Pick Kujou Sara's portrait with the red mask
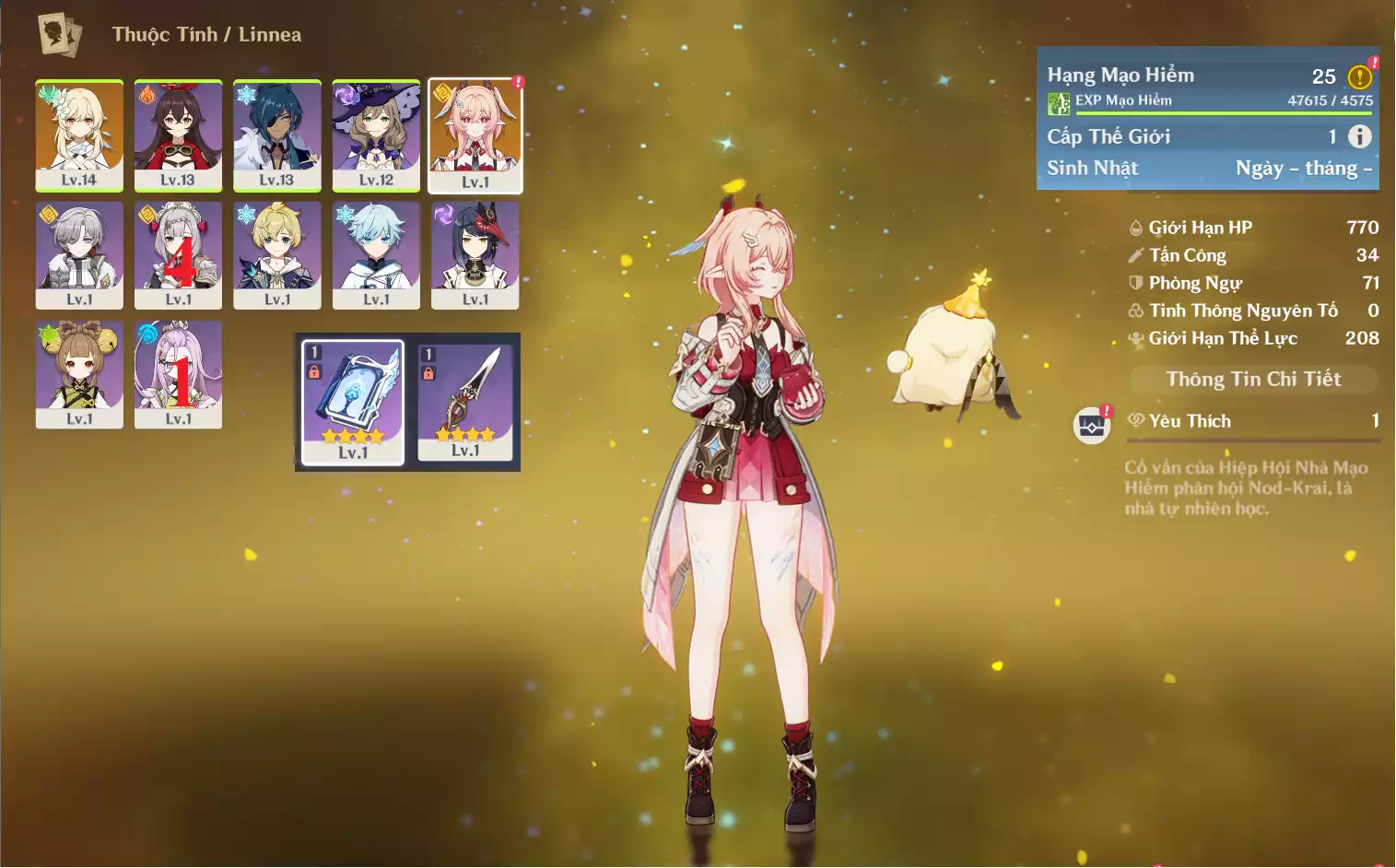 coord(475,254)
